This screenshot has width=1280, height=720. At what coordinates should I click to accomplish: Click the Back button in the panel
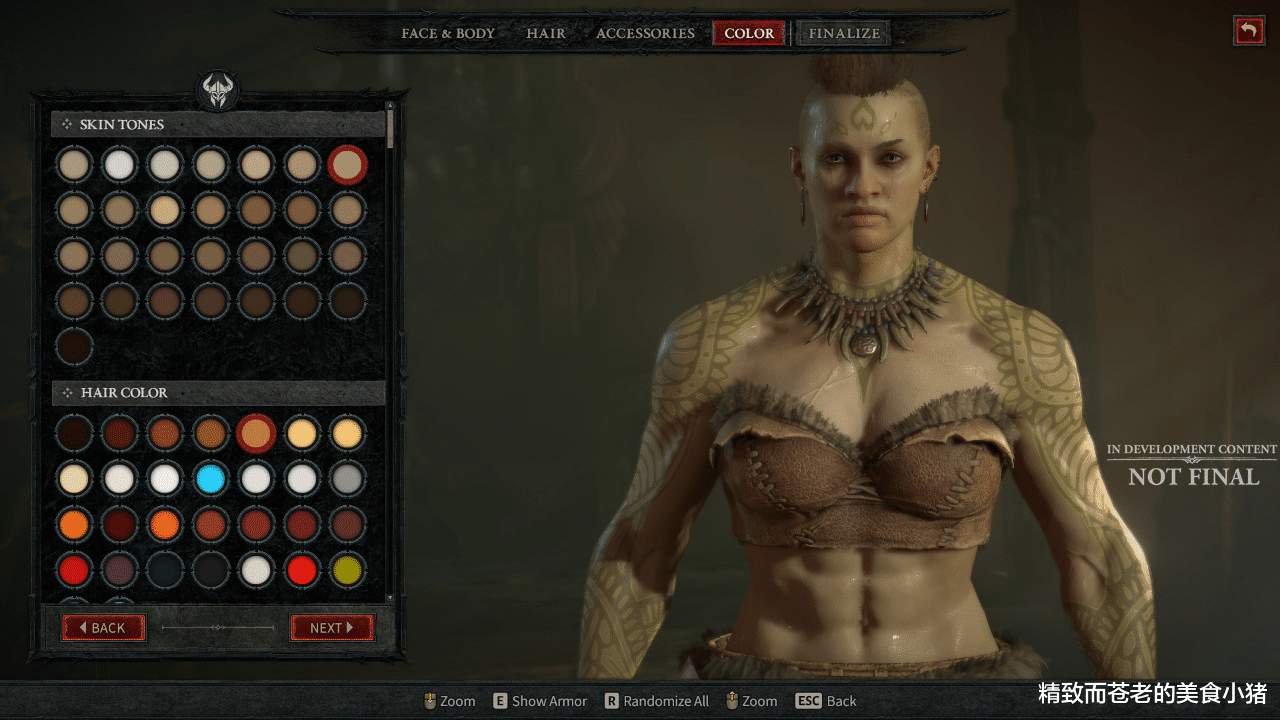click(104, 628)
